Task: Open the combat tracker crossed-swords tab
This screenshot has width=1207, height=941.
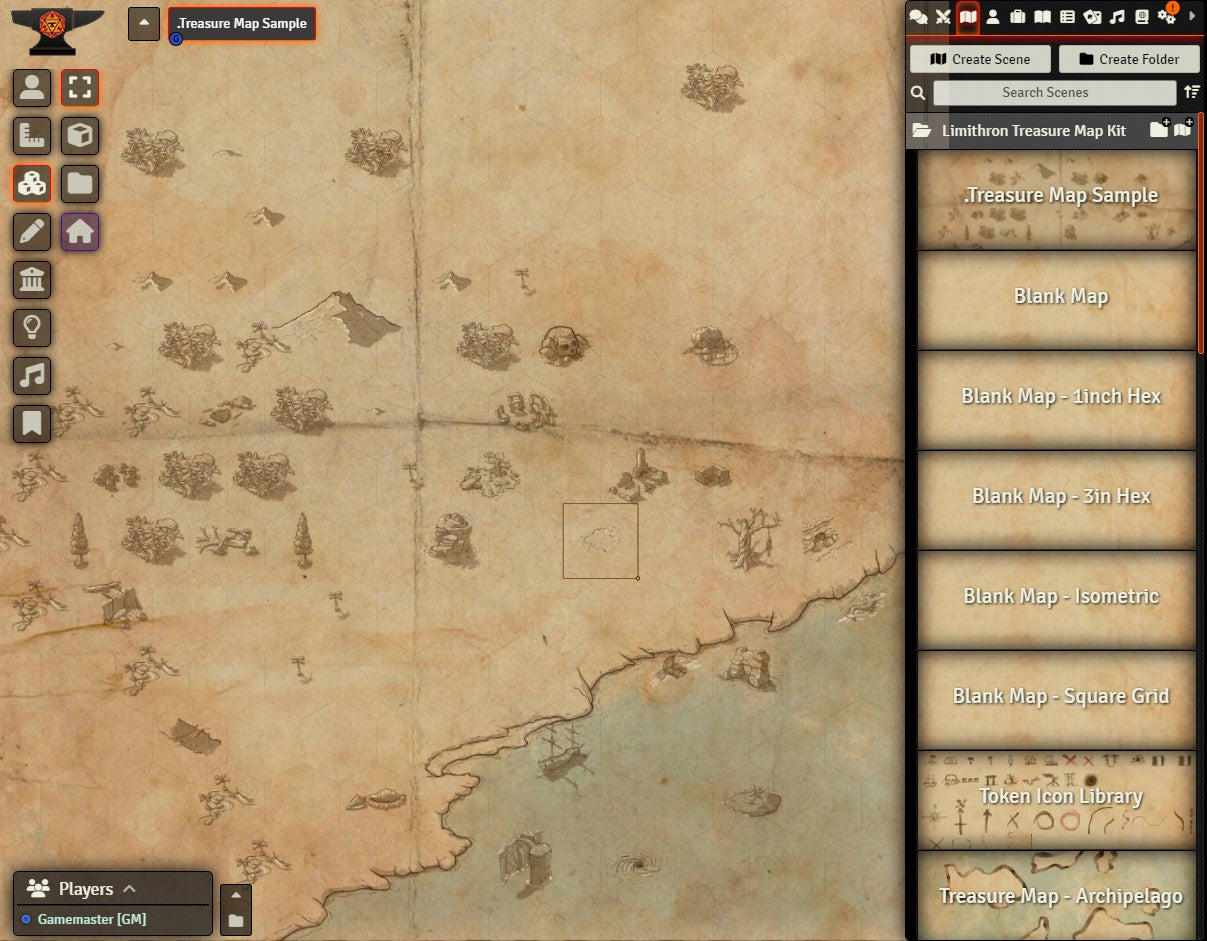Action: click(943, 16)
